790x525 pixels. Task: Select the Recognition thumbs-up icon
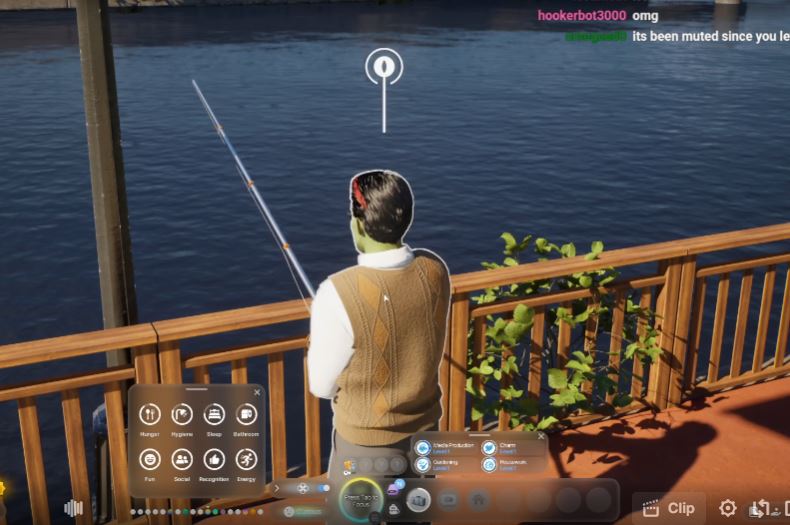(x=214, y=459)
